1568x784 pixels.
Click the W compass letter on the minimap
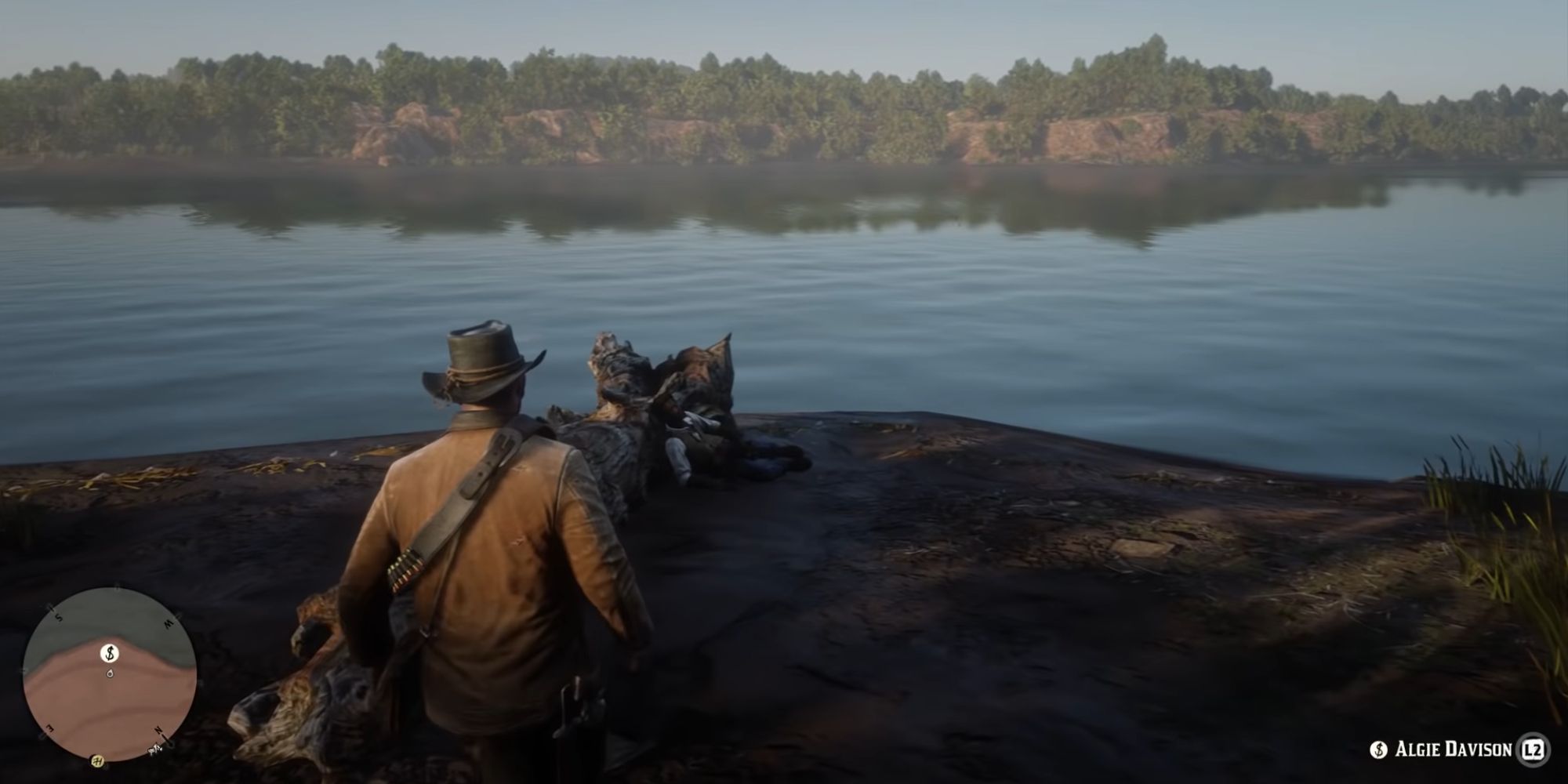168,623
